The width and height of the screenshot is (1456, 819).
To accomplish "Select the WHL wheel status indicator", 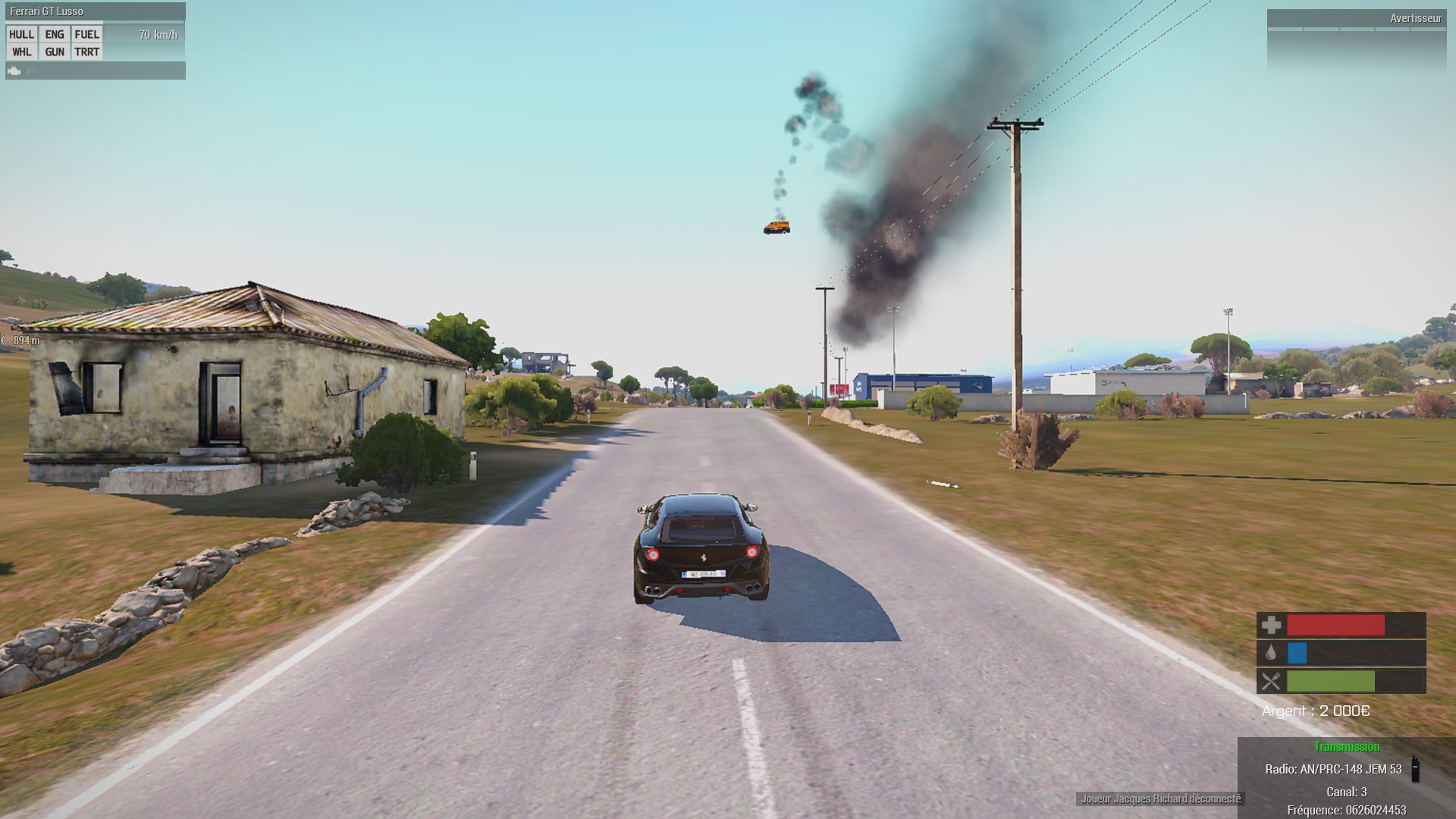I will coord(22,52).
